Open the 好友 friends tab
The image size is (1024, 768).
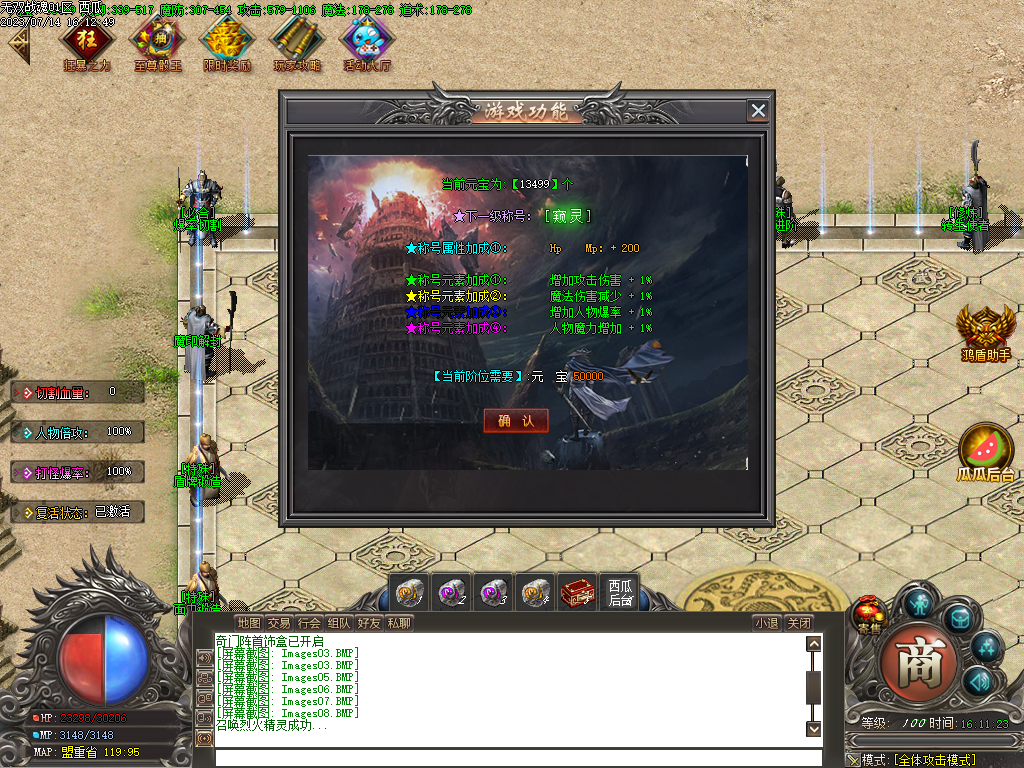(369, 623)
